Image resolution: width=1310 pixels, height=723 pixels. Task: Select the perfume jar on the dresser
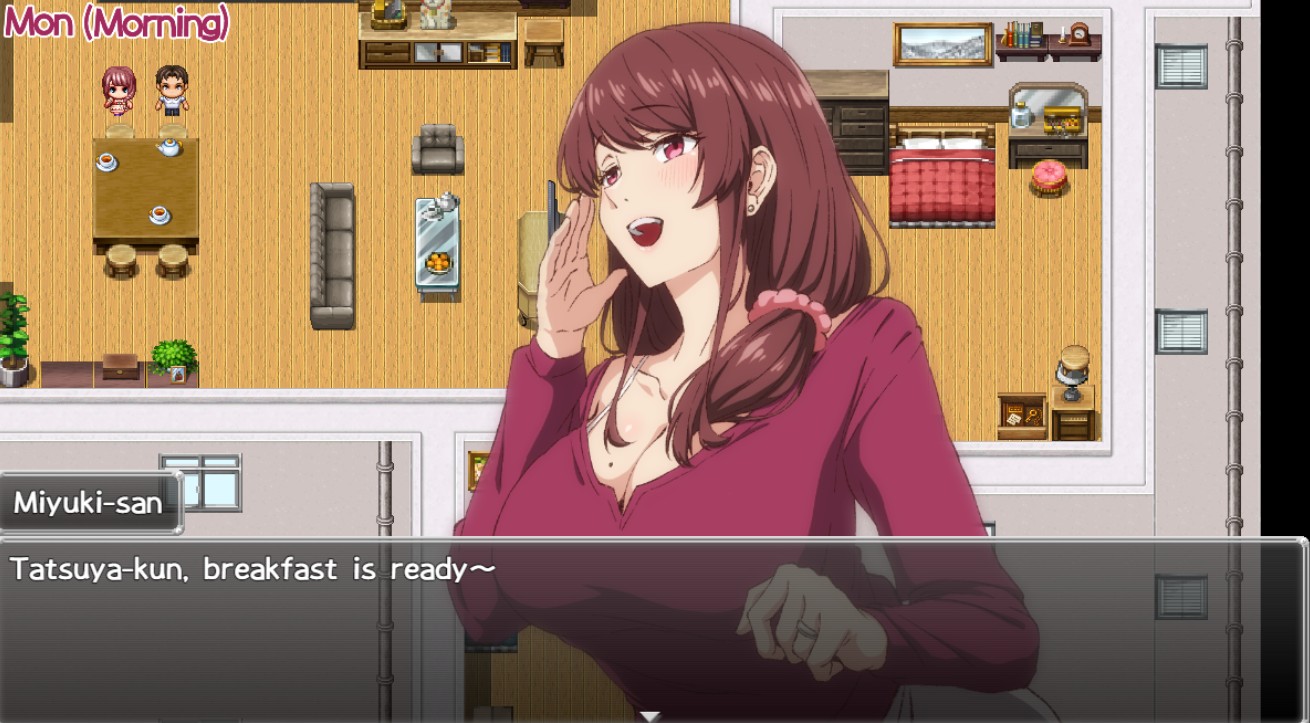1022,113
